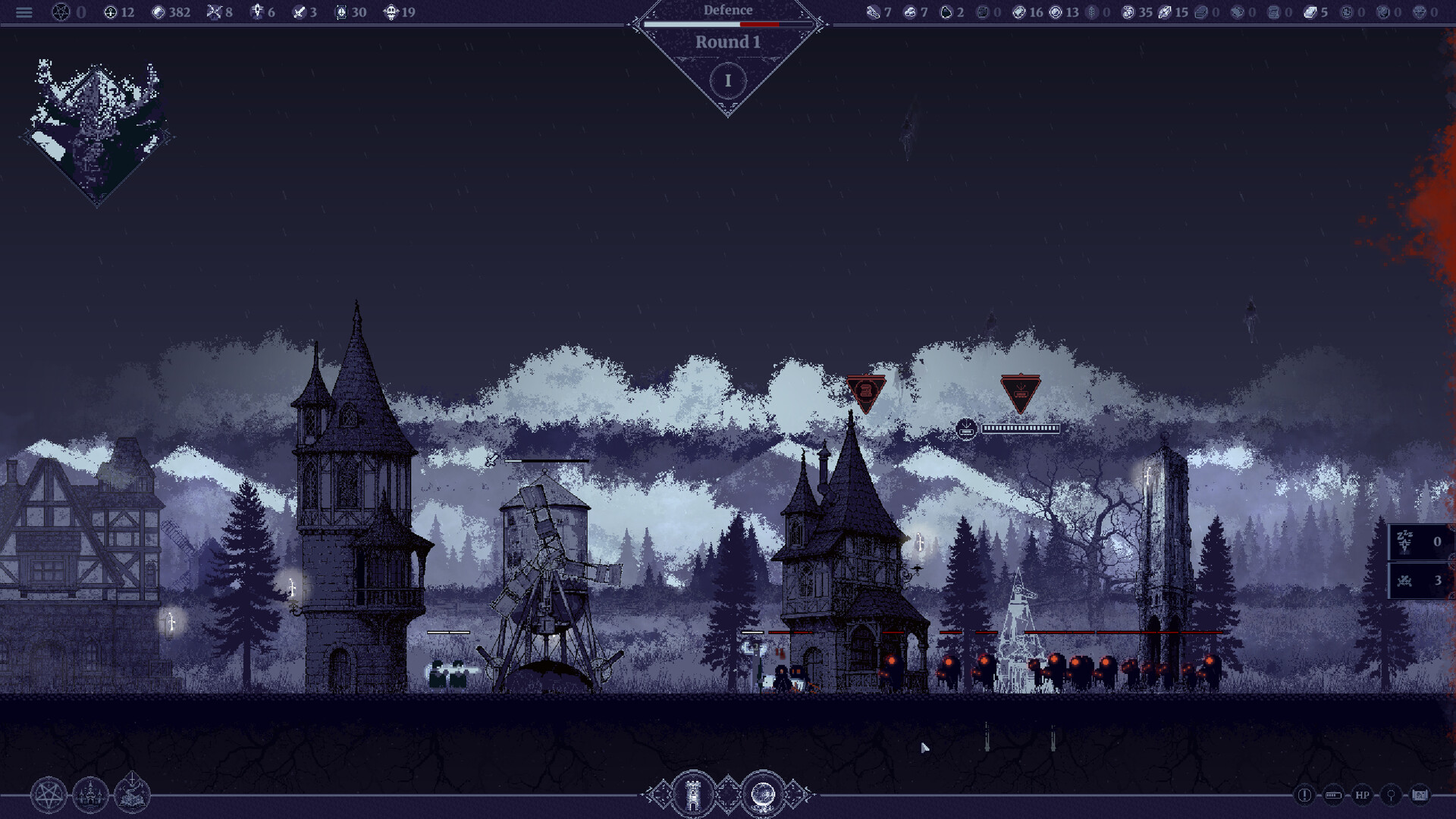Open the castle icon panel
Viewport: 1456px width, 819px height.
[90, 795]
